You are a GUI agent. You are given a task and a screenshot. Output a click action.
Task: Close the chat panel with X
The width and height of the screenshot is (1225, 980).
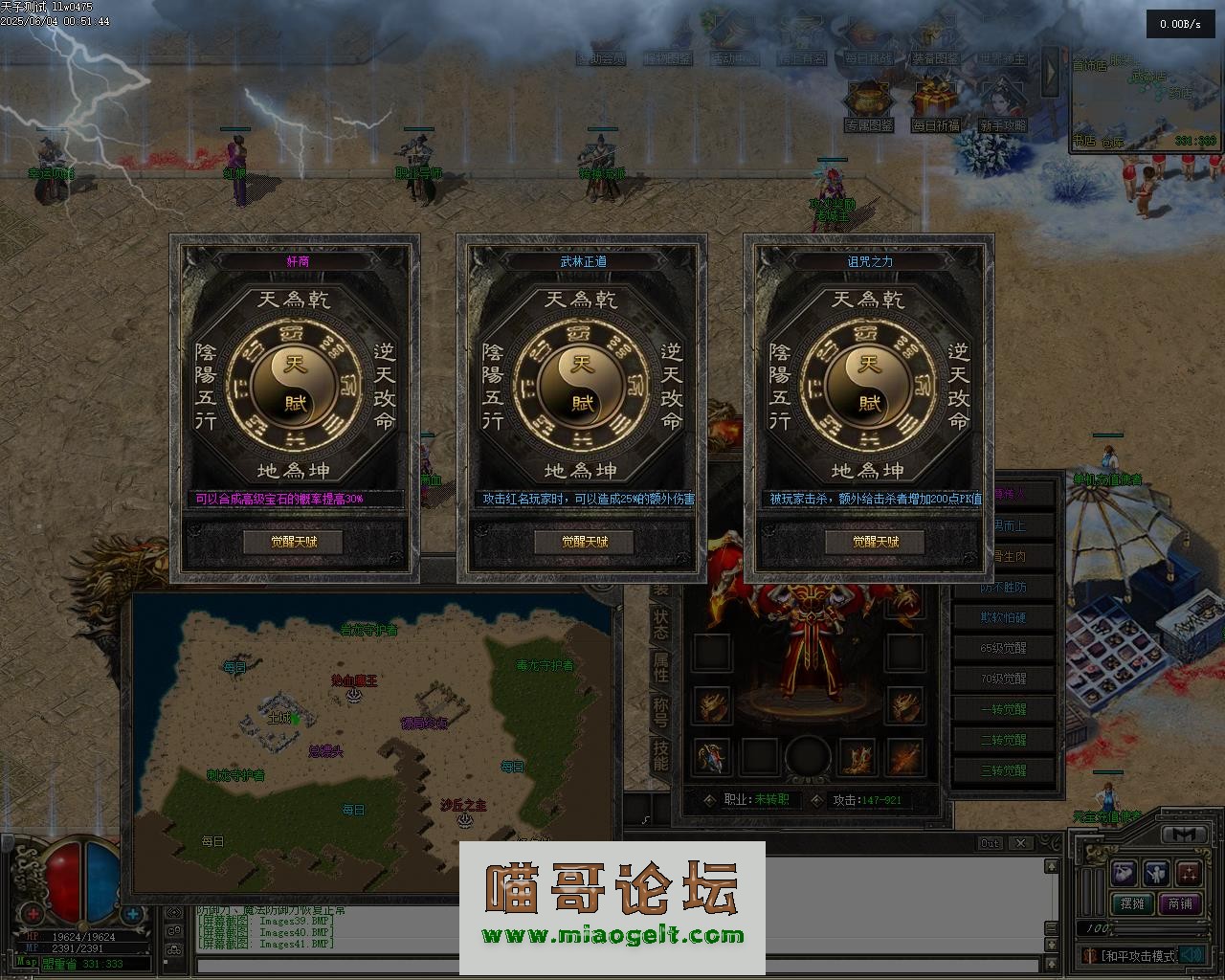[x=1021, y=843]
